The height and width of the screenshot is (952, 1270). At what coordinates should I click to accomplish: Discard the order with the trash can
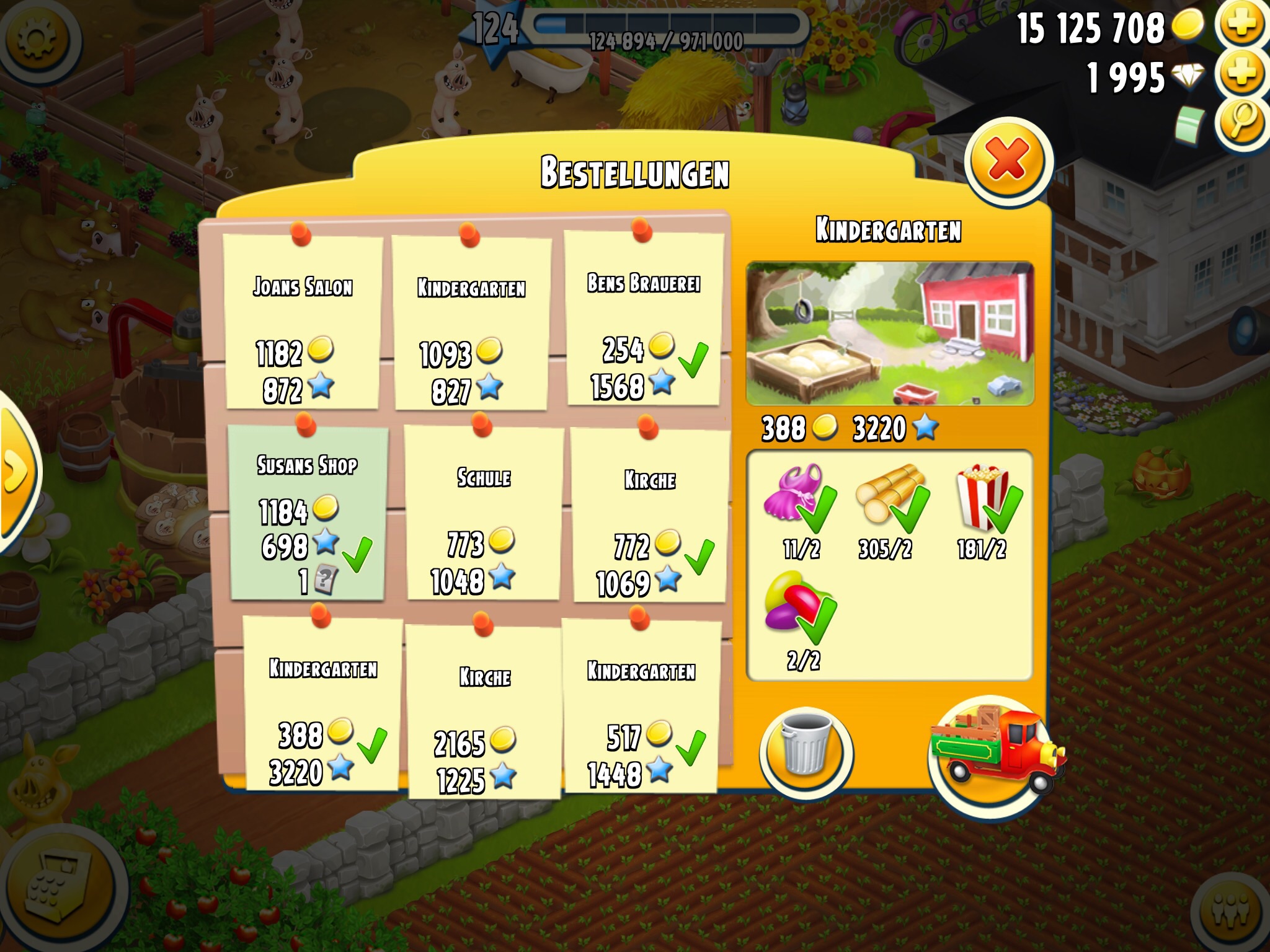point(805,752)
